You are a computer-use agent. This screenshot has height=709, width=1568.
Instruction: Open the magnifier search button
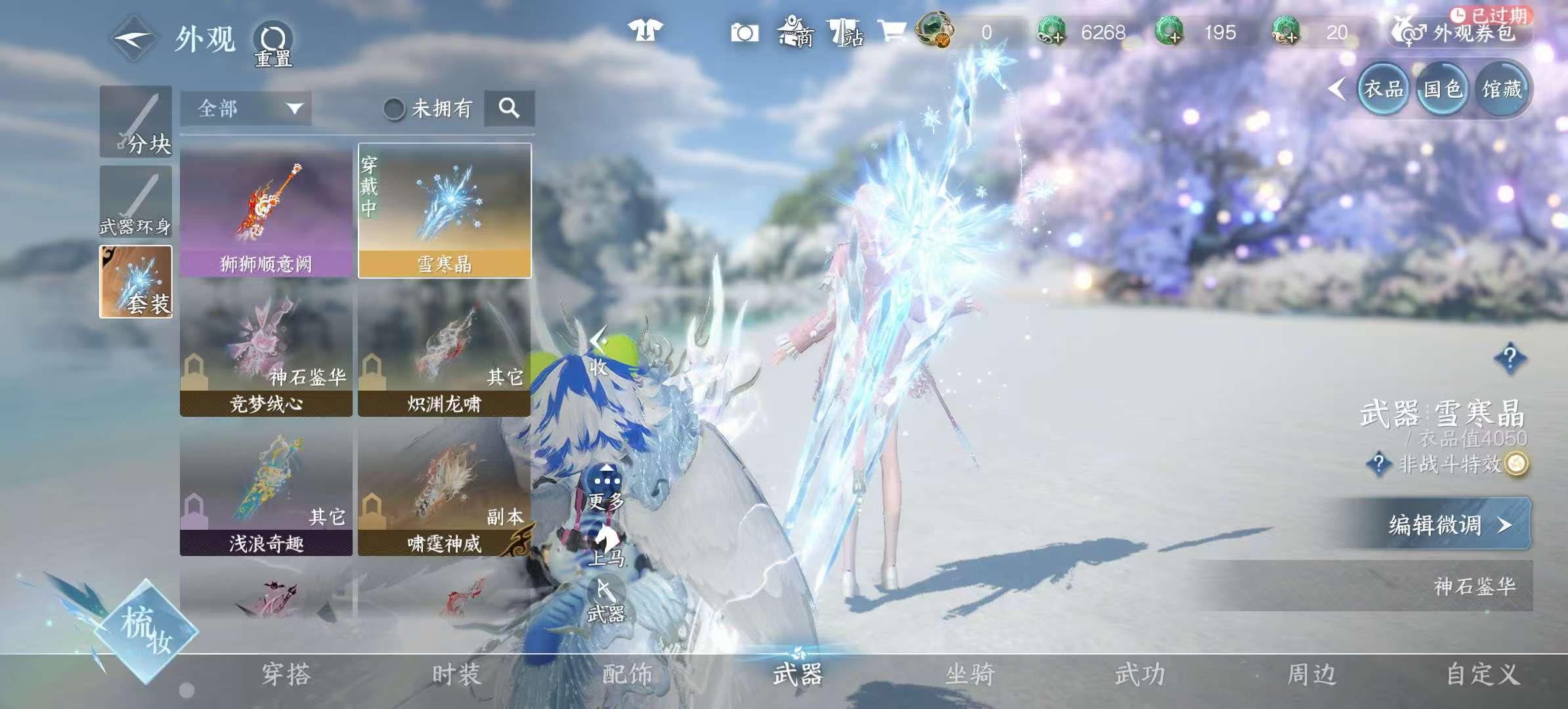(x=509, y=108)
